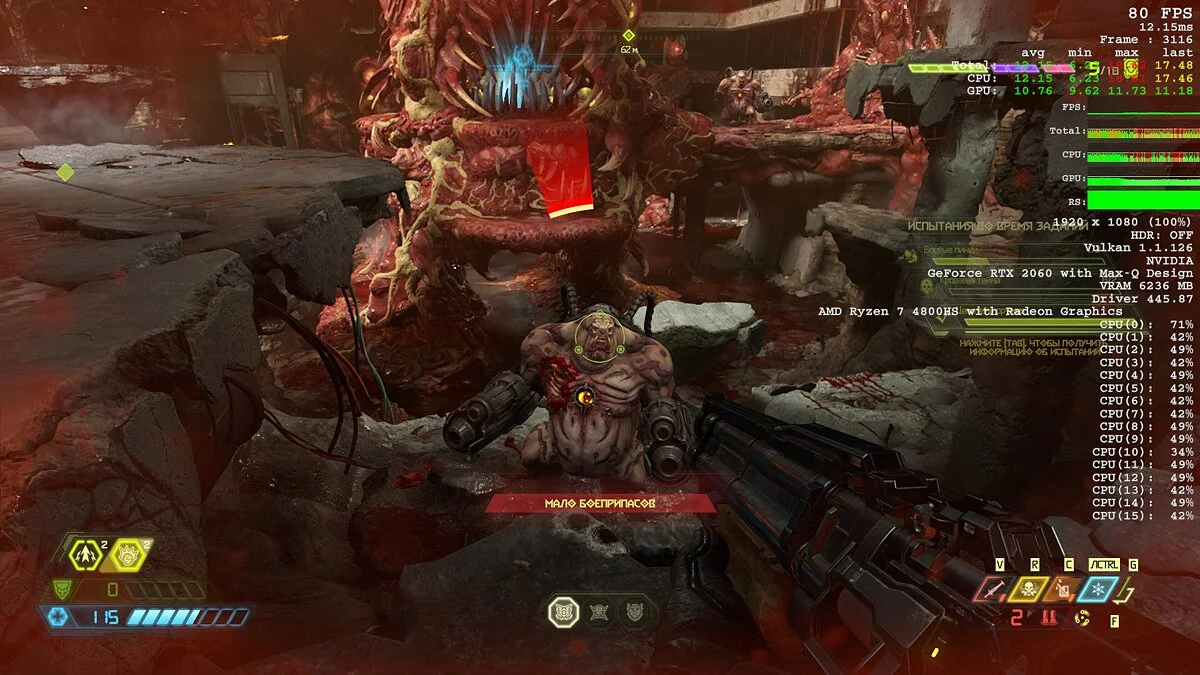Pick the horned demon rune icon
Viewport: 1200px width, 675px height.
634,612
